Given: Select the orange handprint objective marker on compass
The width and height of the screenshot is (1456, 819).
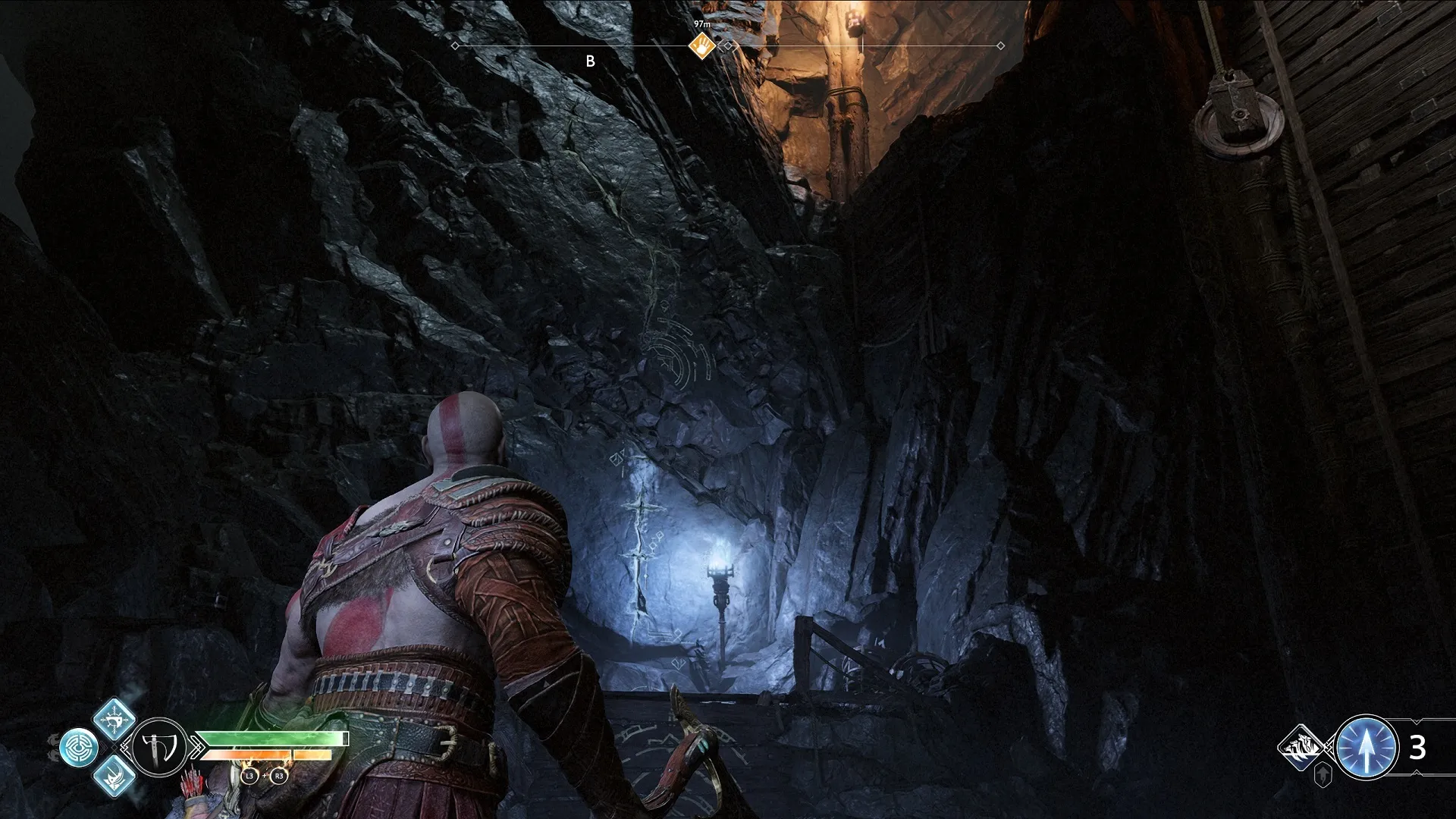Looking at the screenshot, I should [703, 46].
